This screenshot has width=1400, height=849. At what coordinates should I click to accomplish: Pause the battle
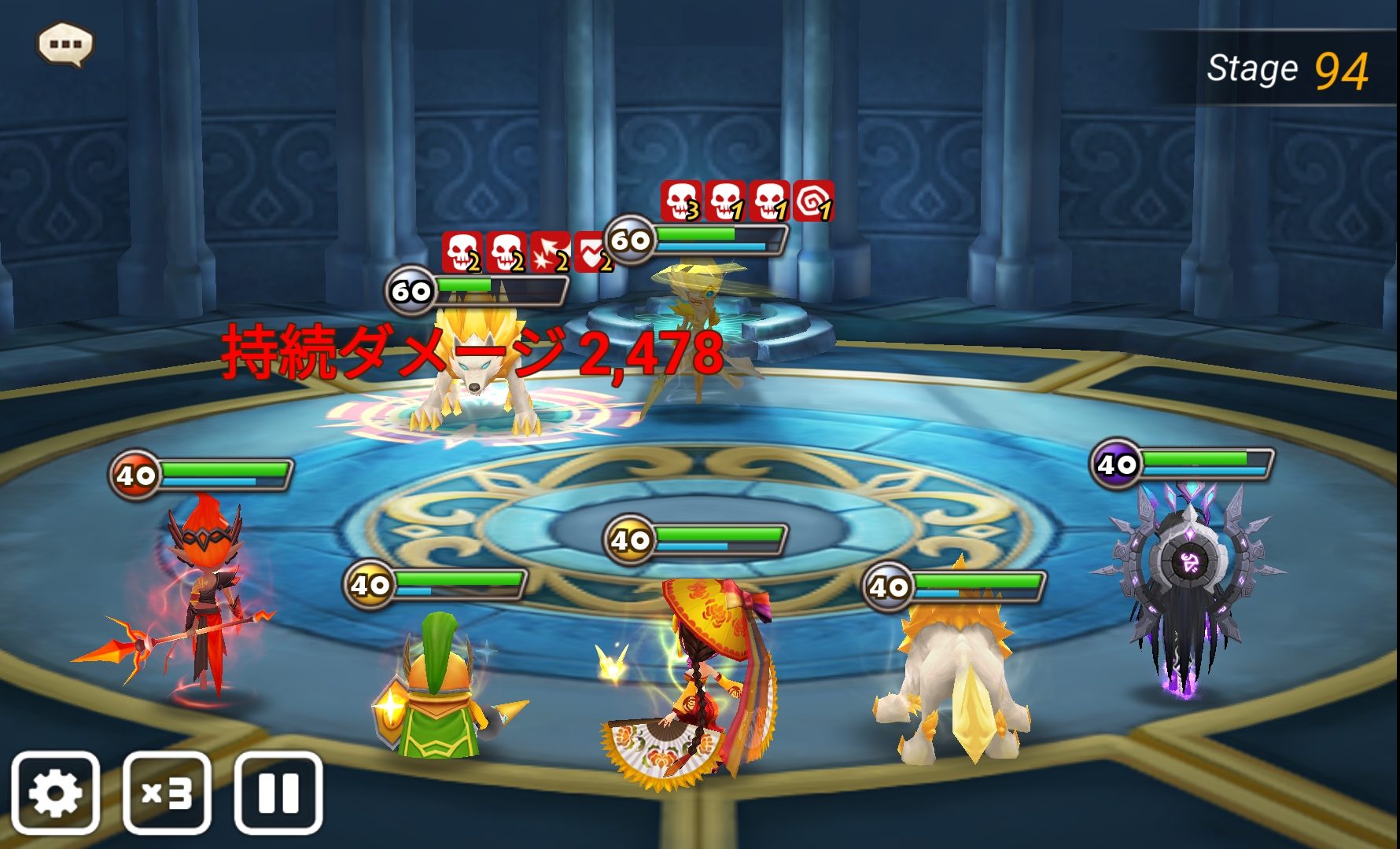click(x=278, y=792)
